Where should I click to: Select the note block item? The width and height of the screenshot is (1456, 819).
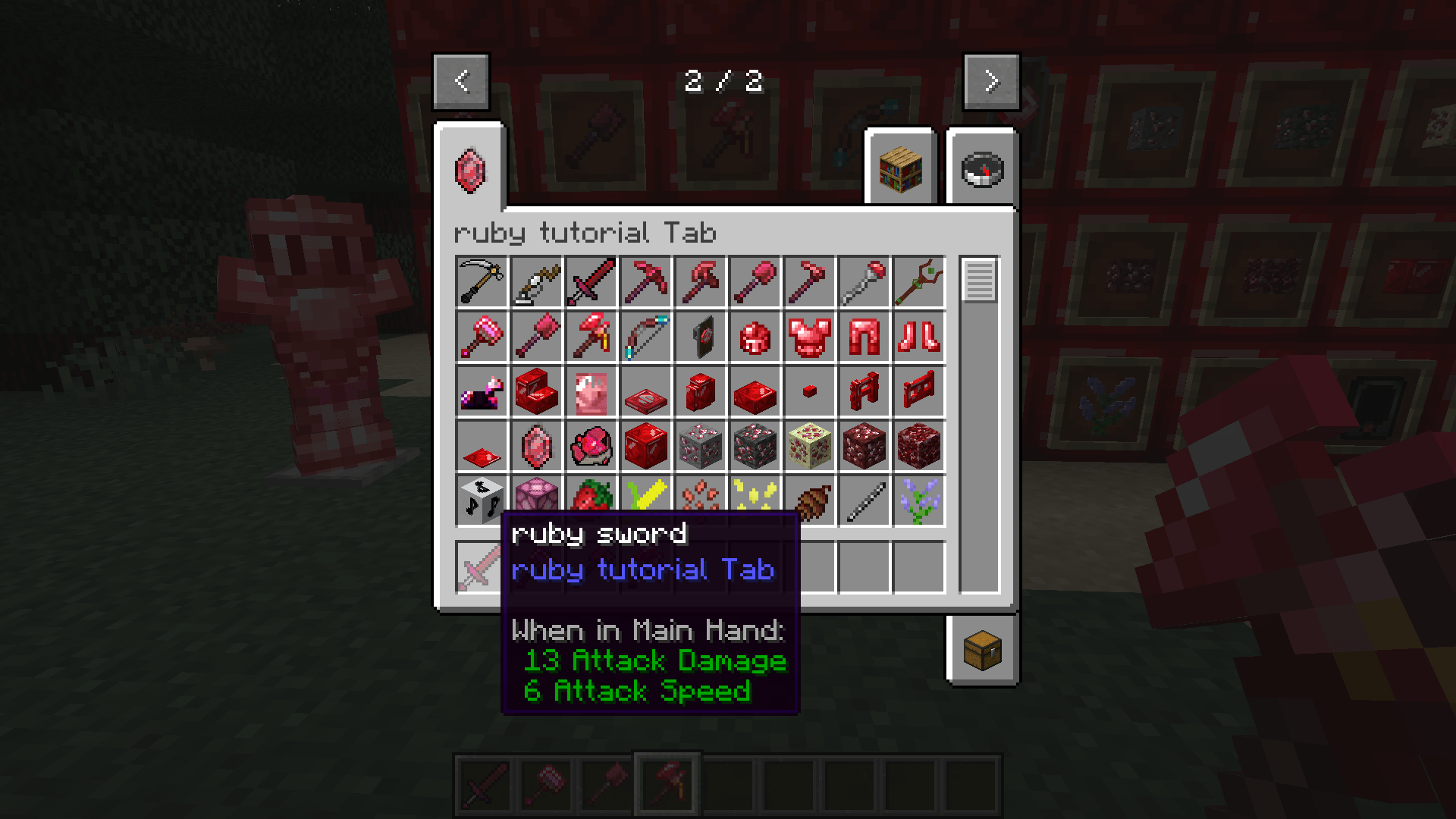(481, 500)
